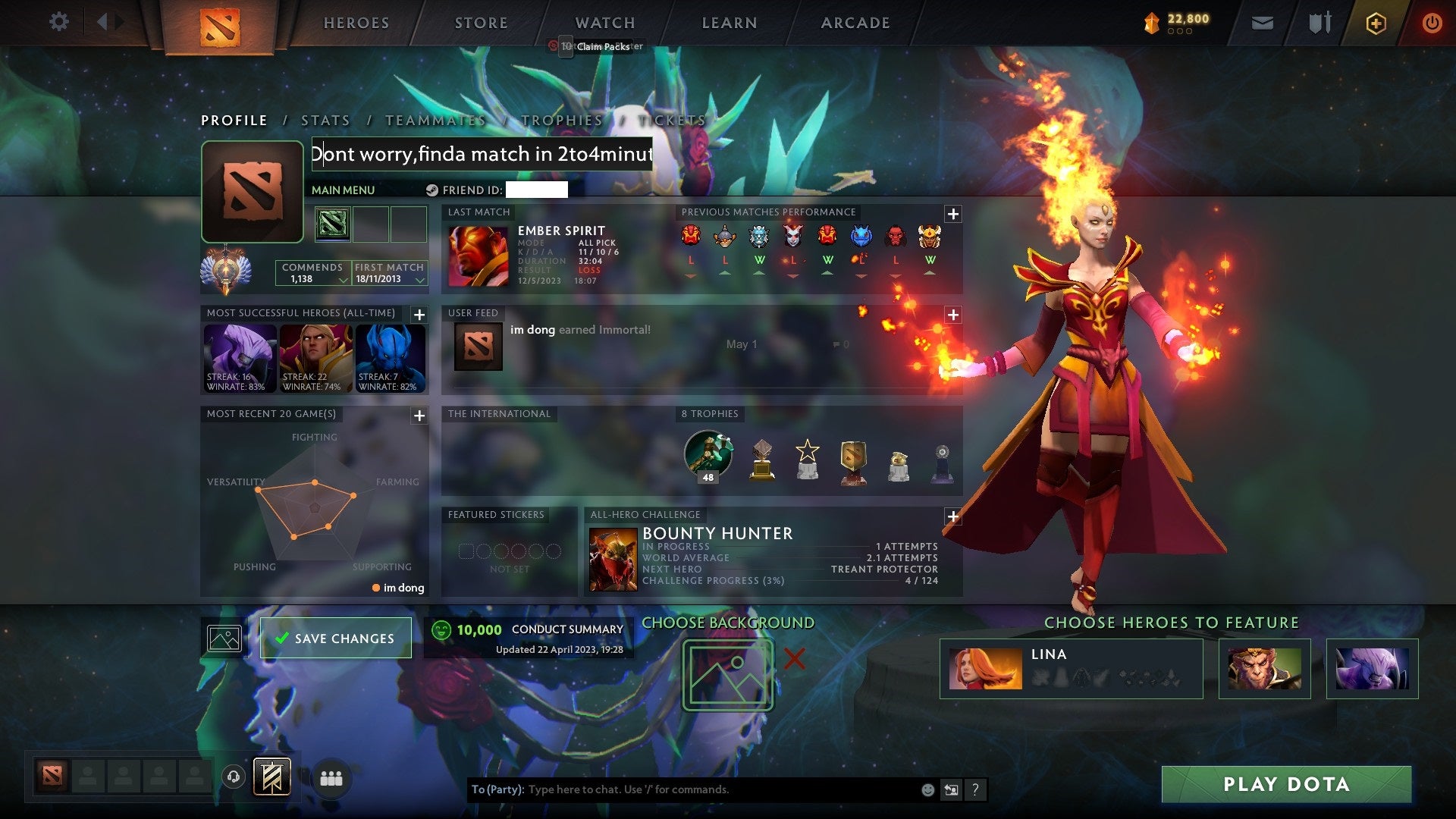The width and height of the screenshot is (1456, 819).
Task: Open the emoticon picker in chat
Action: coord(927,789)
